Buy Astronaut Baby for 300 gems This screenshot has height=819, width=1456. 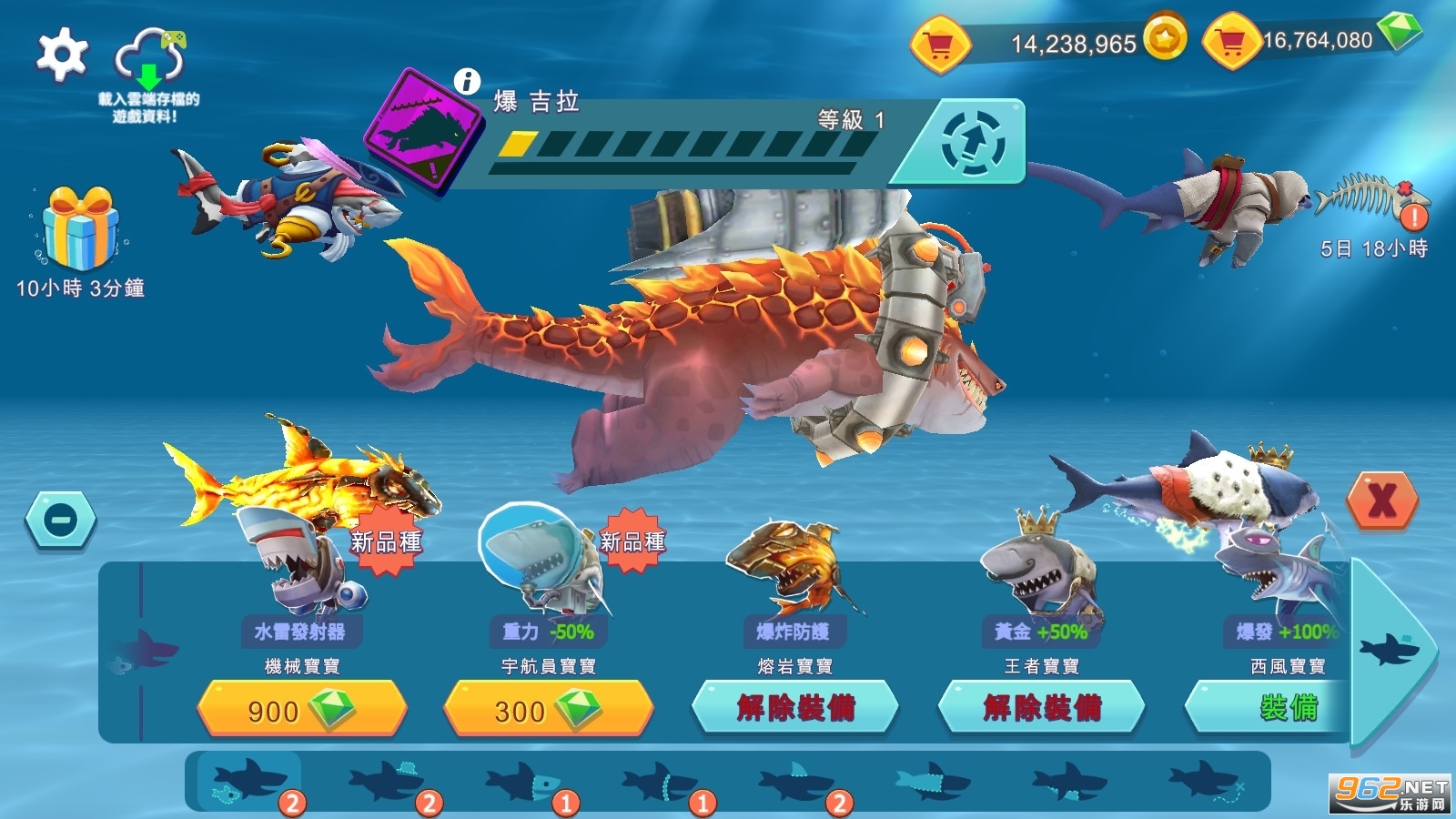pos(548,709)
